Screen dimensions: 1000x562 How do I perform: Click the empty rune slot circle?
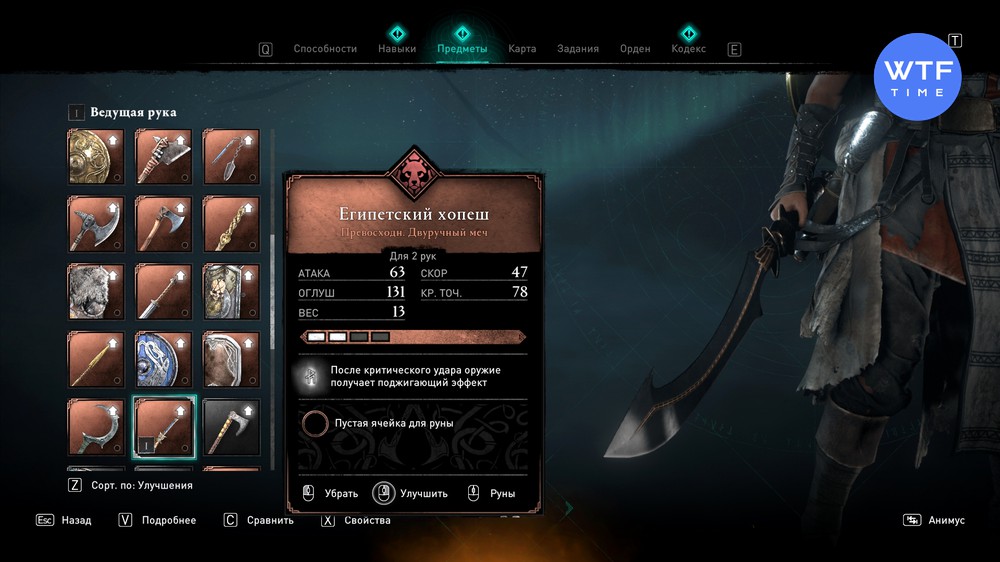tap(315, 423)
